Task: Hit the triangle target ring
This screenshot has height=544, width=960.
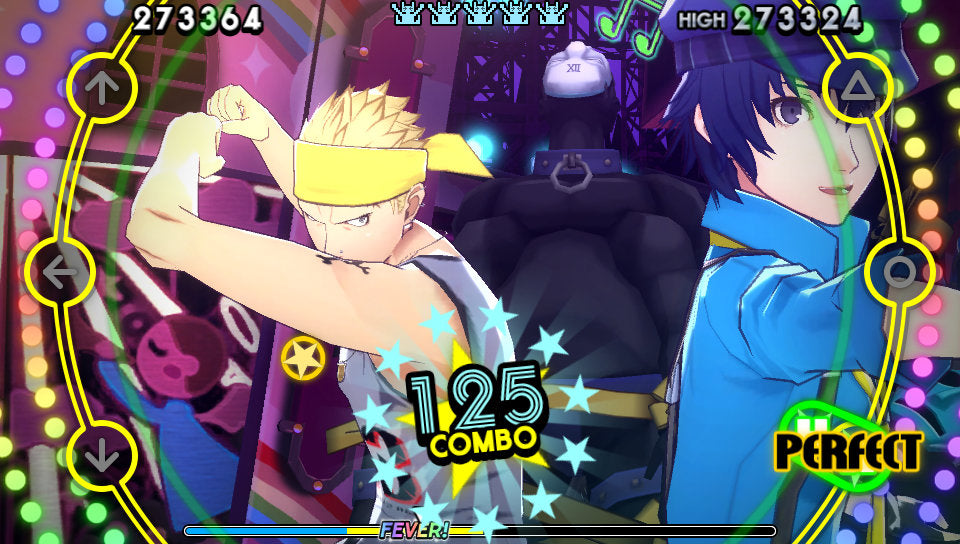Action: [858, 89]
